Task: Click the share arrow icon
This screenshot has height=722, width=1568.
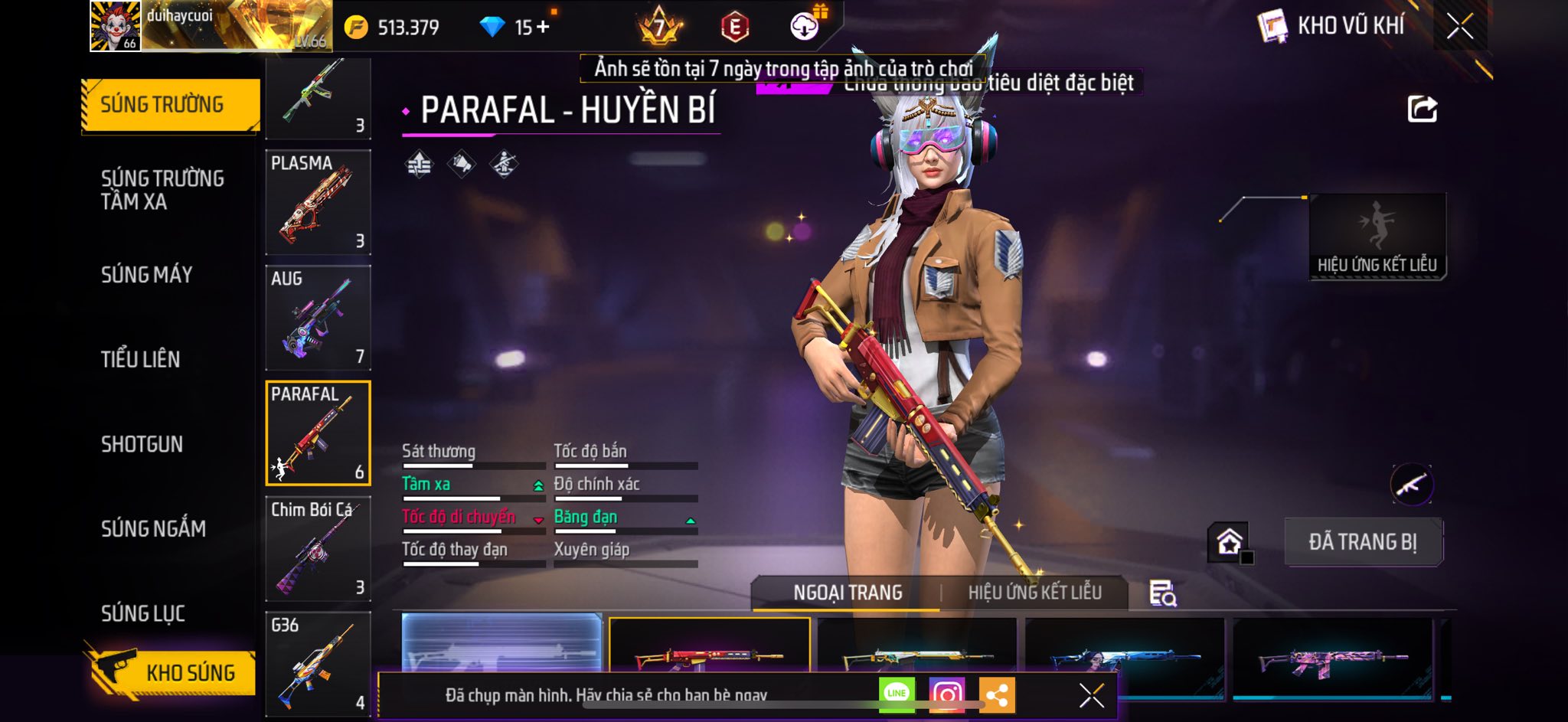Action: (x=1422, y=109)
